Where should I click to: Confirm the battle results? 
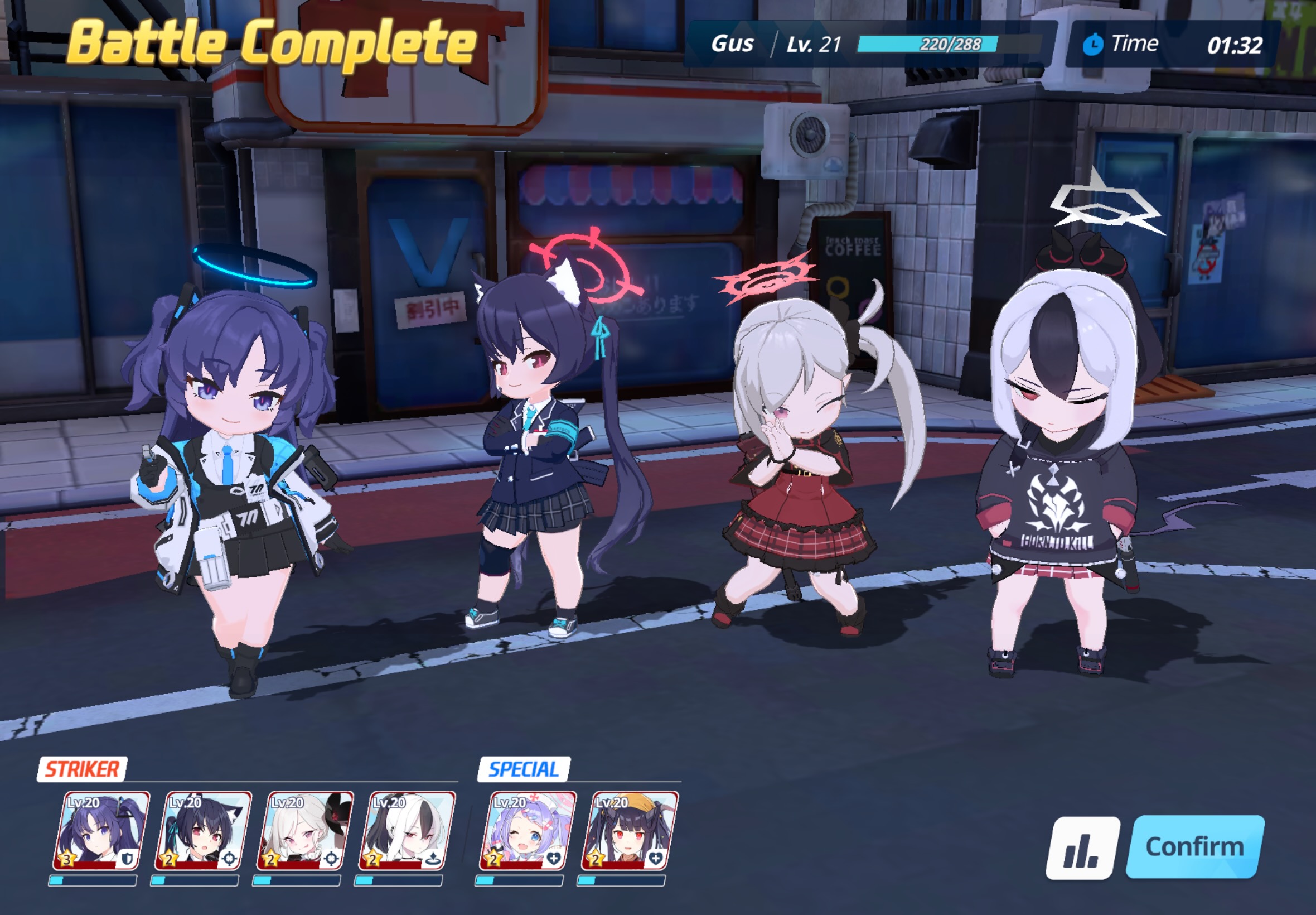(1194, 846)
